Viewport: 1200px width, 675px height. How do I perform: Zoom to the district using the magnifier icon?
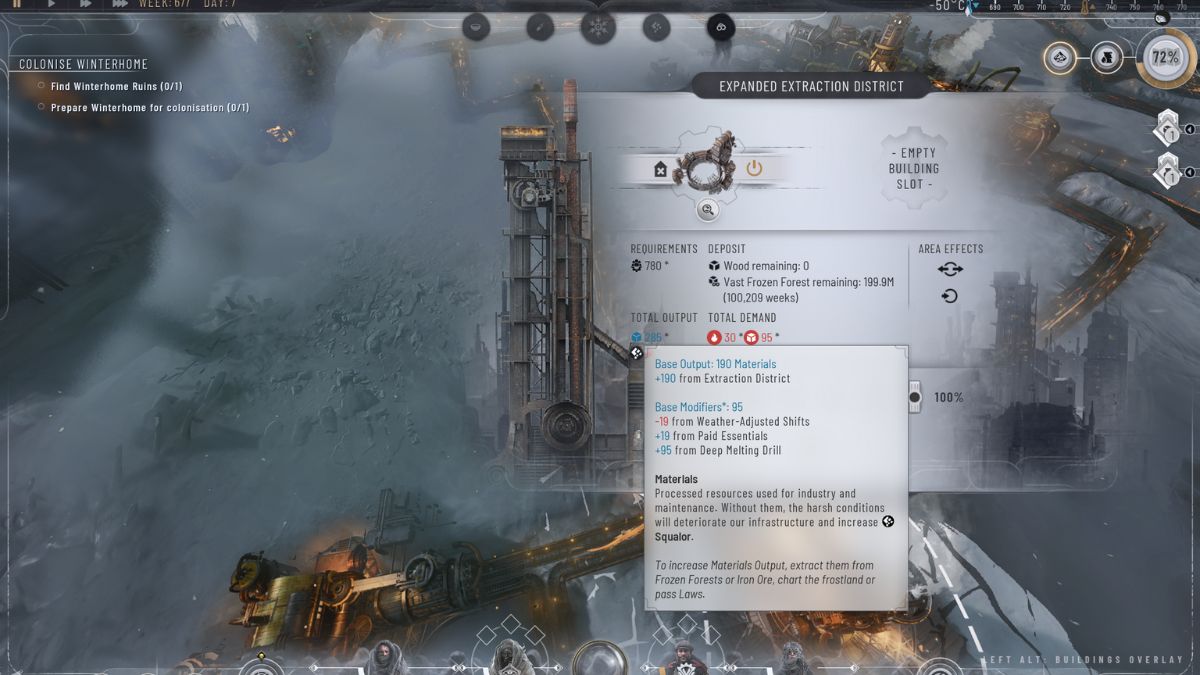707,210
